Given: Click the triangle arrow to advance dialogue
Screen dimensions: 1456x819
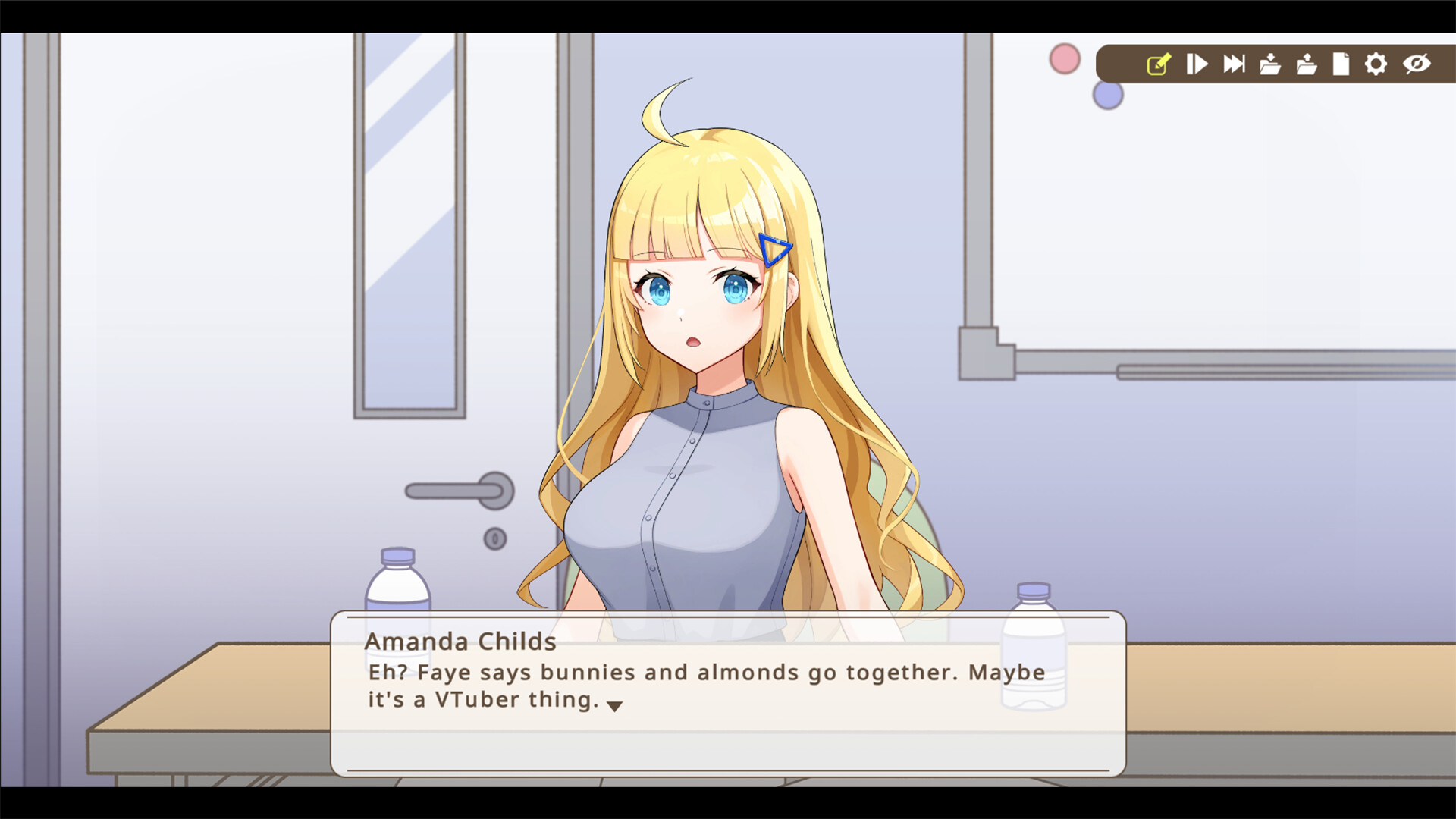Looking at the screenshot, I should coord(616,704).
